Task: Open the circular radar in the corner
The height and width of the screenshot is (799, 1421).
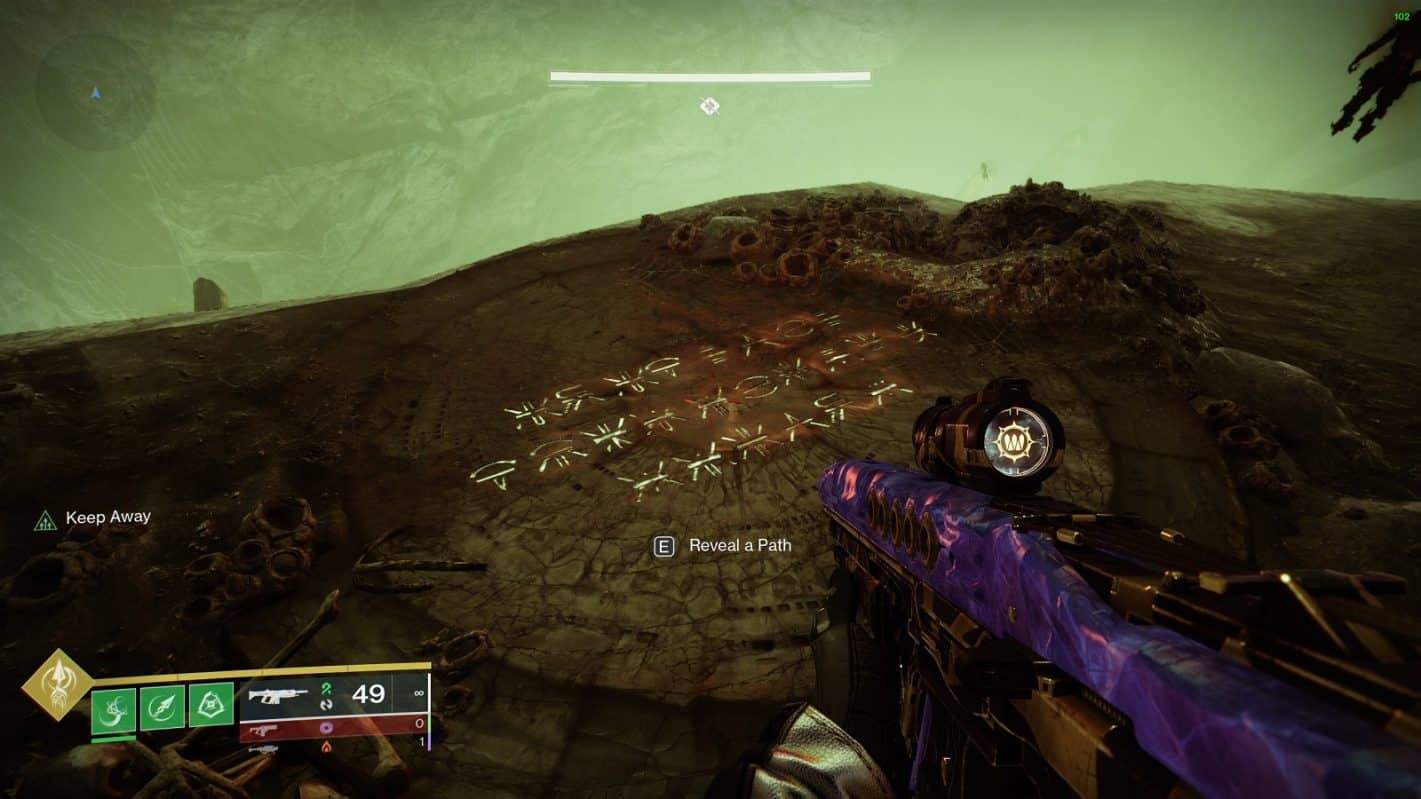Action: [95, 93]
